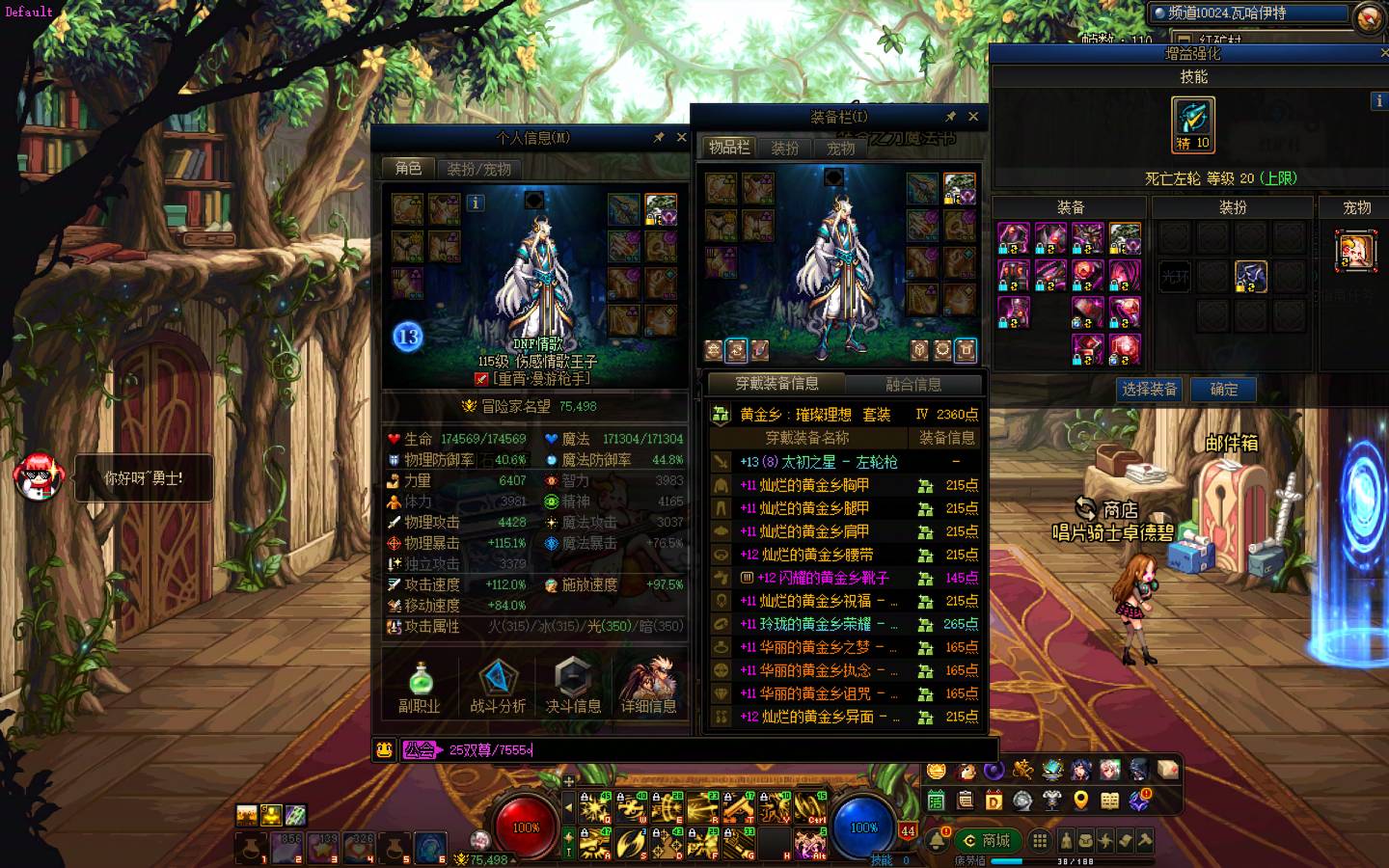This screenshot has height=868, width=1389.
Task: Open 详细信息 detailed stats
Action: [x=648, y=687]
